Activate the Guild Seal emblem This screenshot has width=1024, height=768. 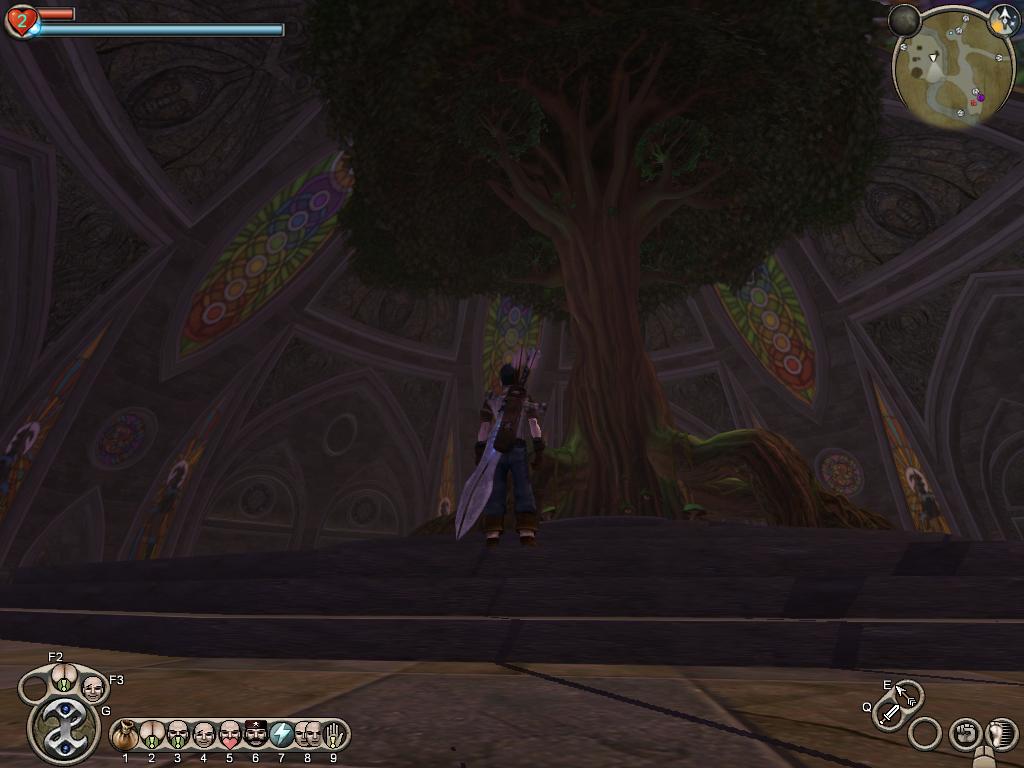[x=63, y=728]
